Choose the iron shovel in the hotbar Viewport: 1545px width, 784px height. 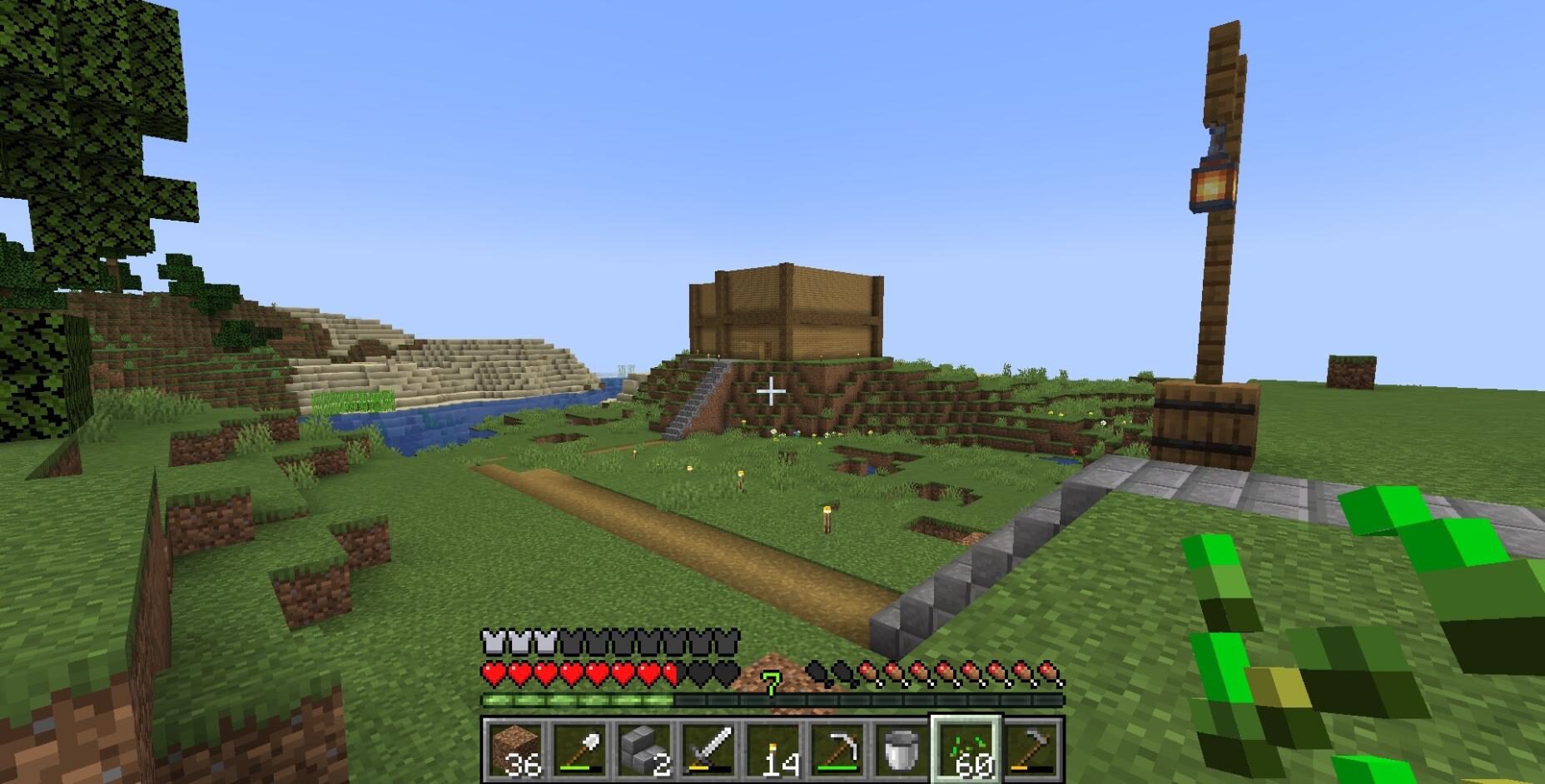pos(579,750)
